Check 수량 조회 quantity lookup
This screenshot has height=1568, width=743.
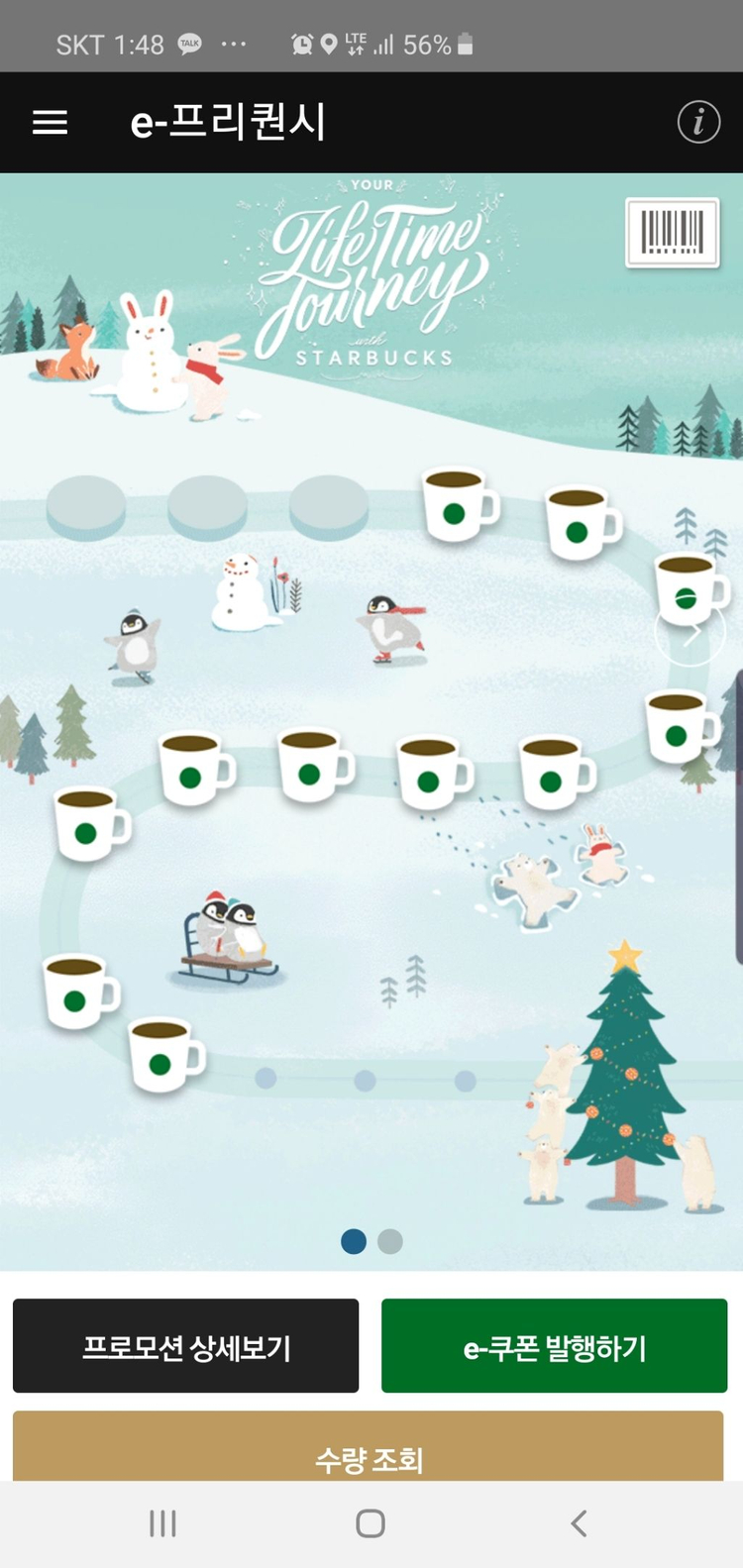click(369, 1454)
